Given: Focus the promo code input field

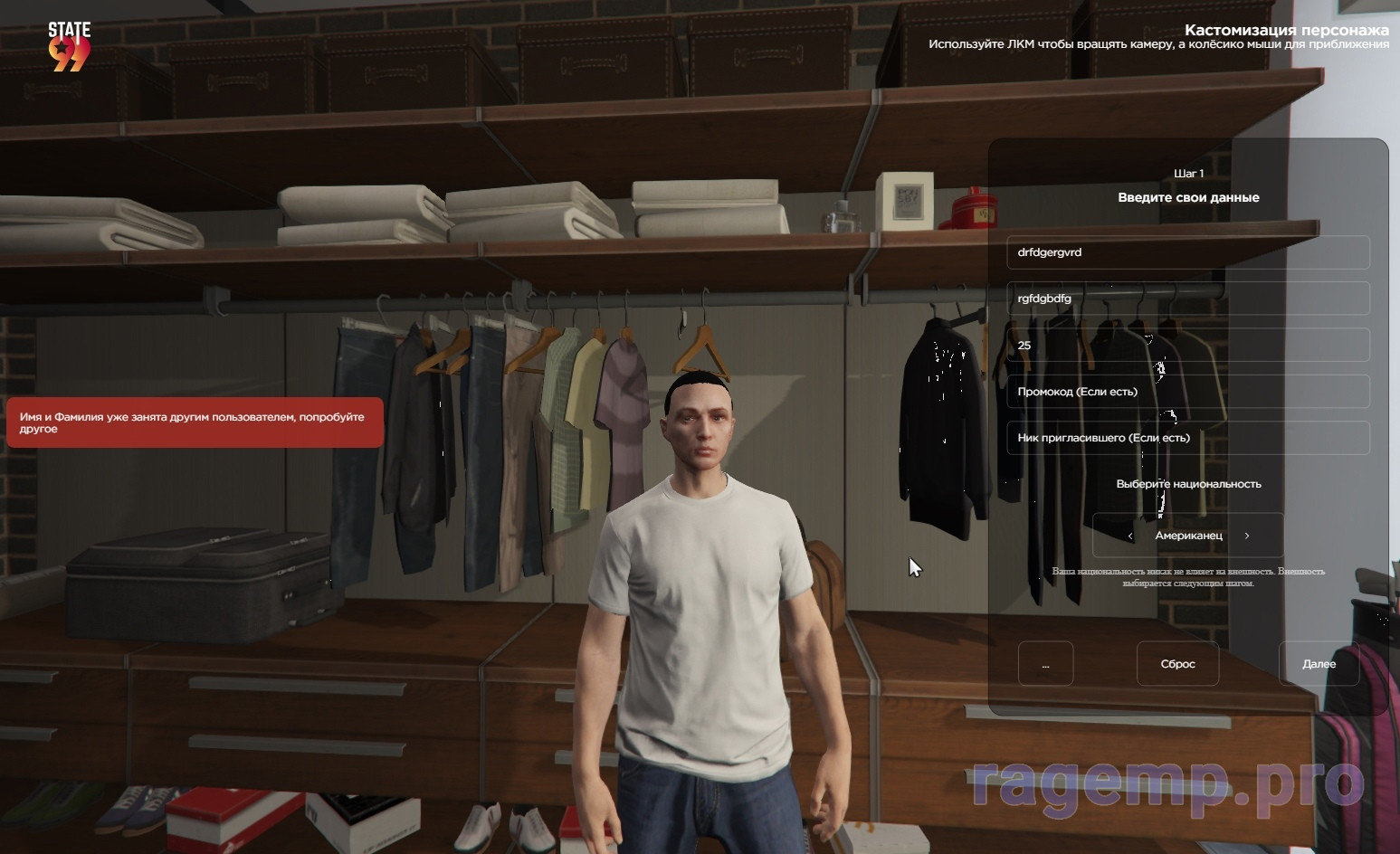Looking at the screenshot, I should (x=1187, y=392).
